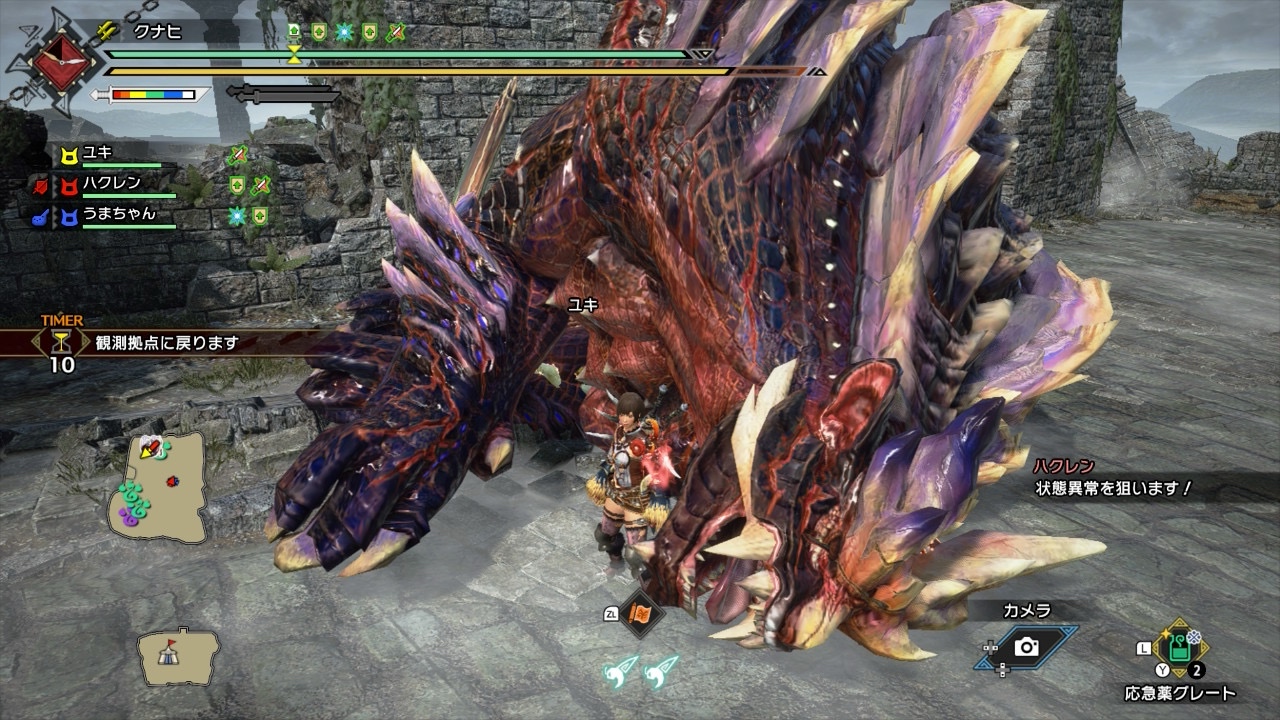Select the 観測拠点に戻ります timer notice
The height and width of the screenshot is (720, 1280).
tap(168, 343)
